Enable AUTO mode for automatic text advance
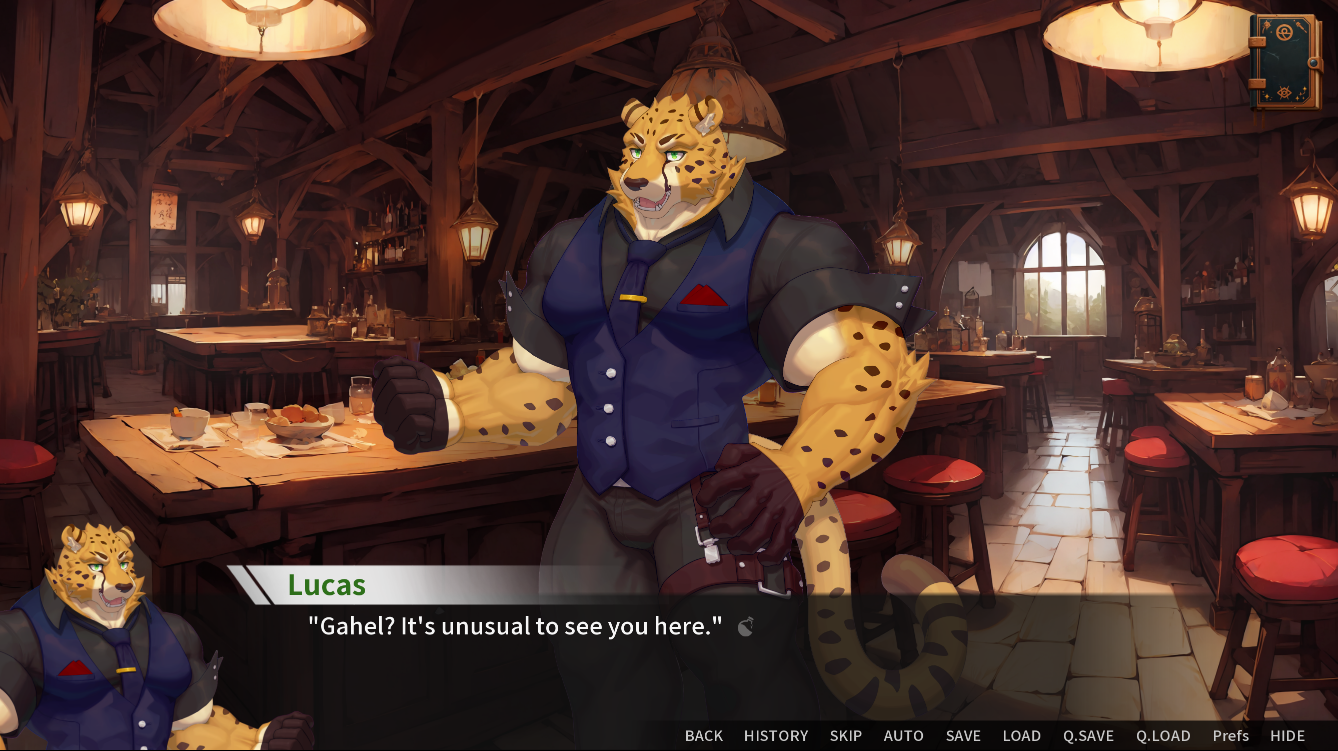This screenshot has width=1338, height=751. 902,735
